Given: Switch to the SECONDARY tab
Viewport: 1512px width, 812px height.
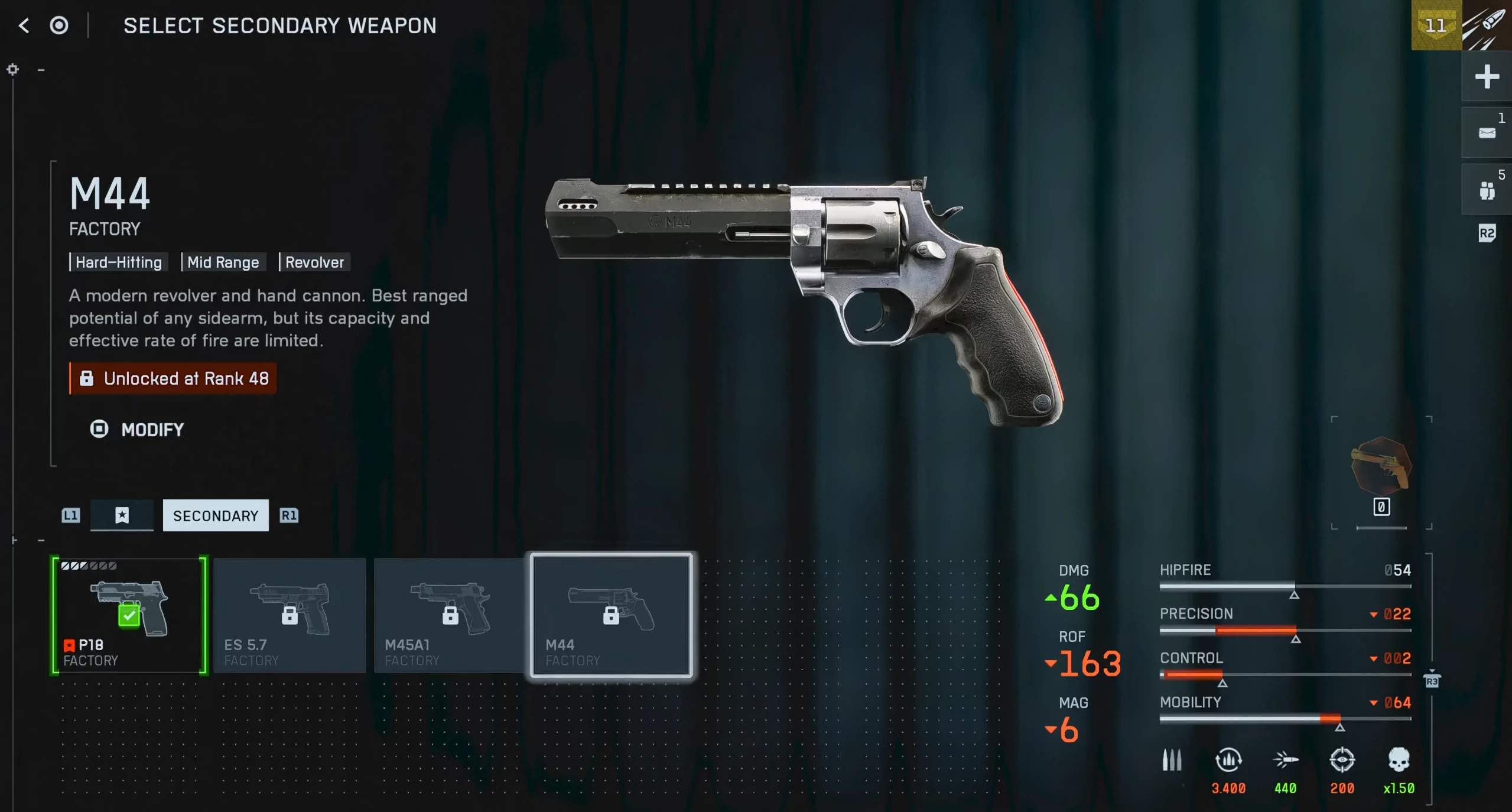Looking at the screenshot, I should (216, 516).
